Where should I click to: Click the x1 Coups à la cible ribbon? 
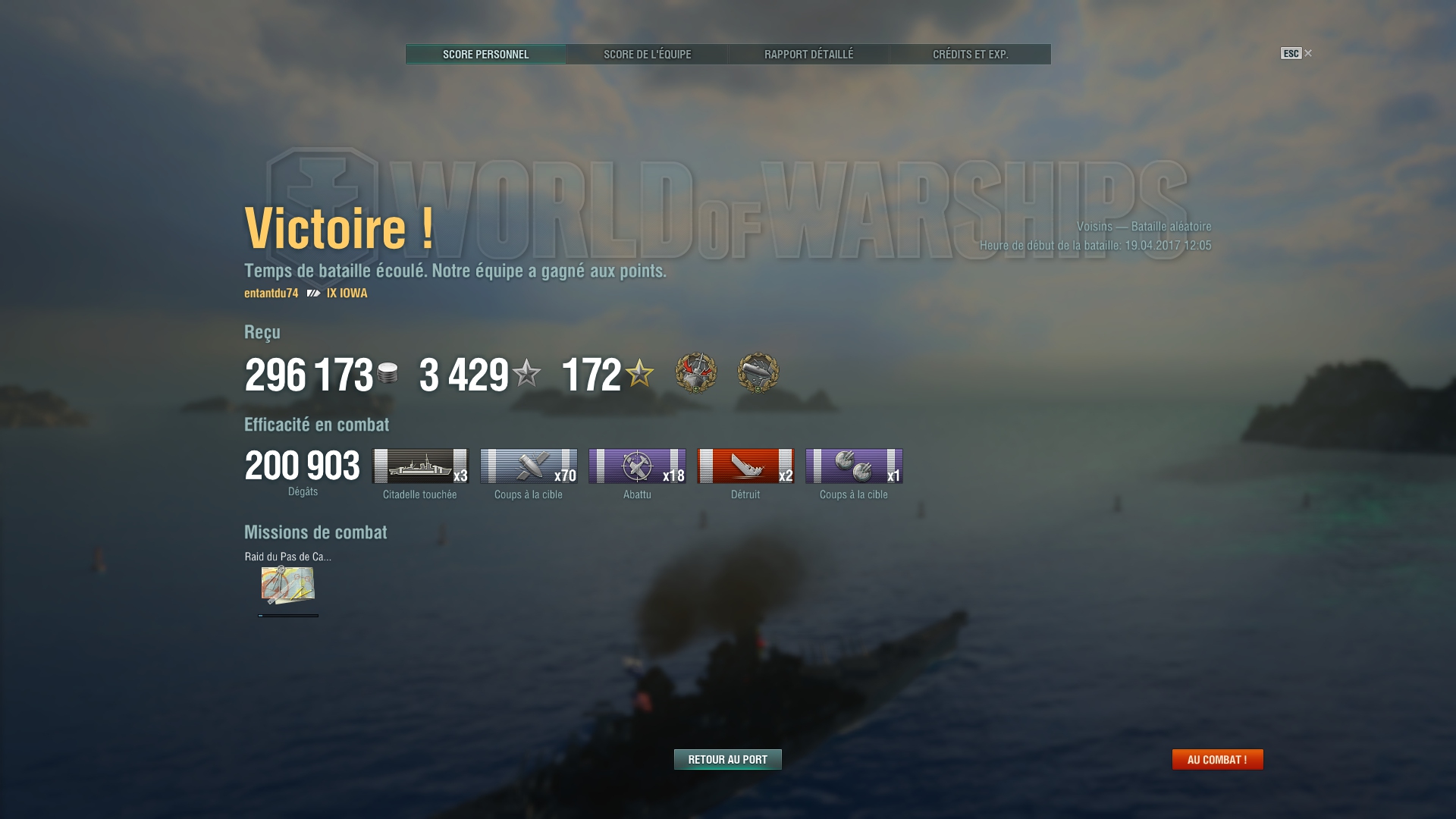(x=854, y=466)
